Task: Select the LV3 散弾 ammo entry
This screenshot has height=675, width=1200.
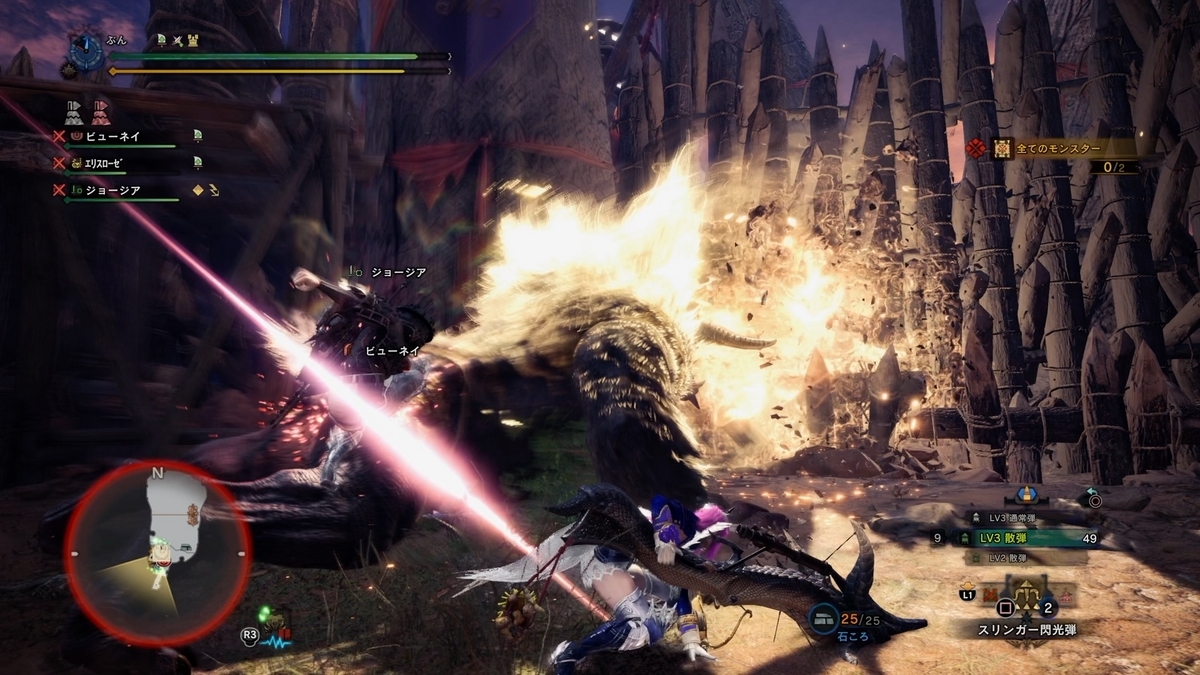Action: tap(1018, 538)
